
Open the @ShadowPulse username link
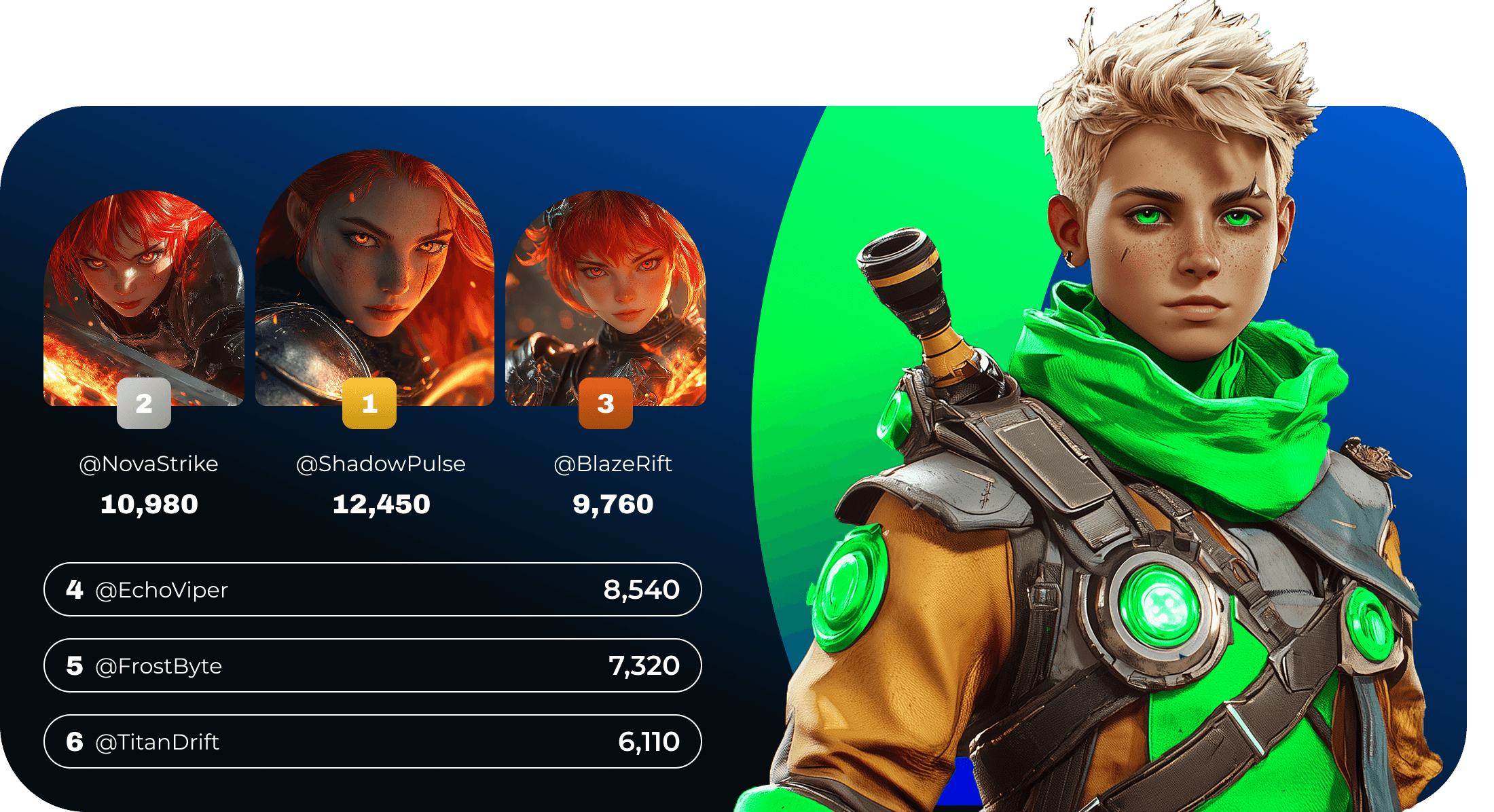(x=381, y=464)
